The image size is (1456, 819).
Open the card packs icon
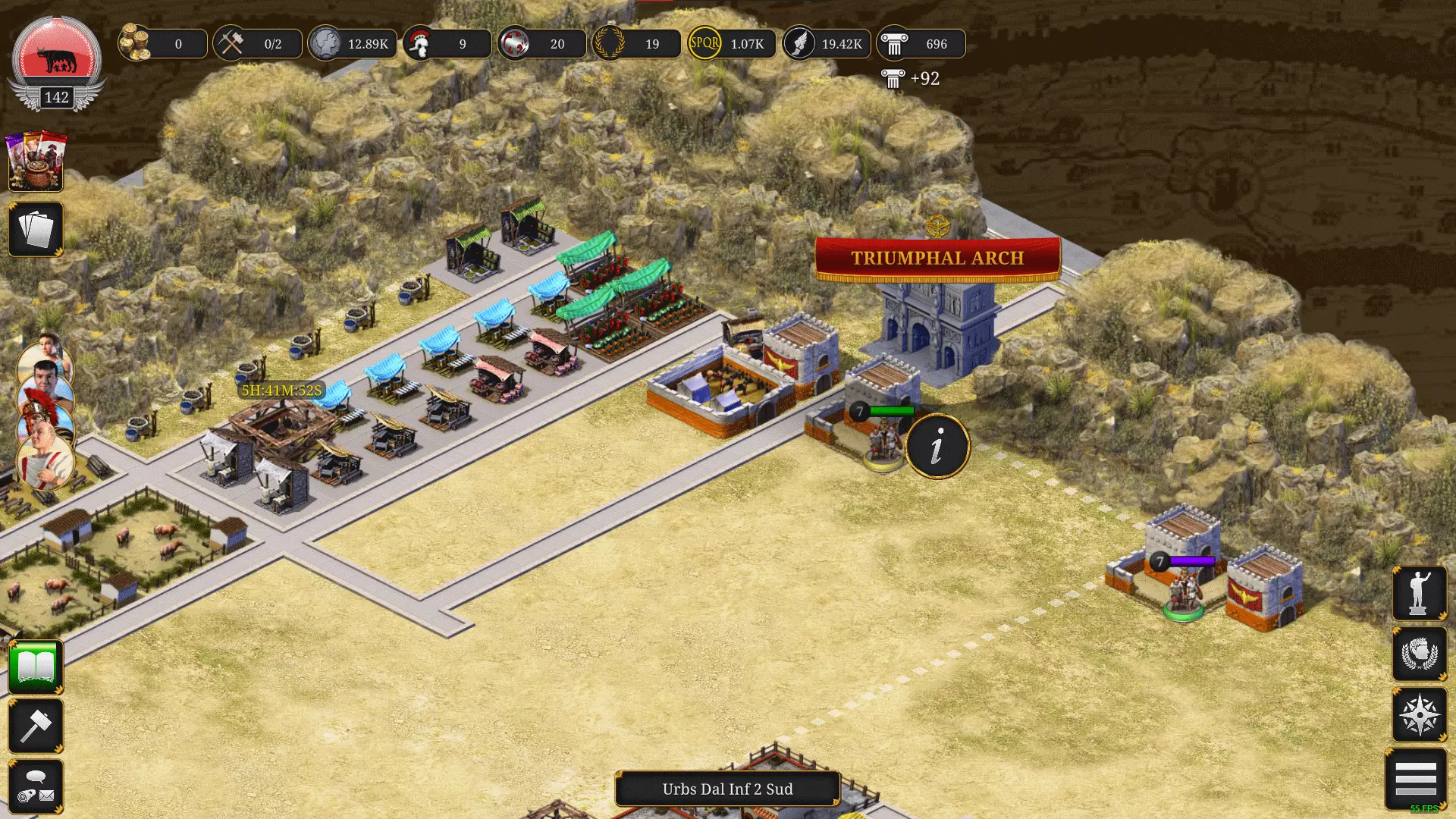(x=36, y=162)
